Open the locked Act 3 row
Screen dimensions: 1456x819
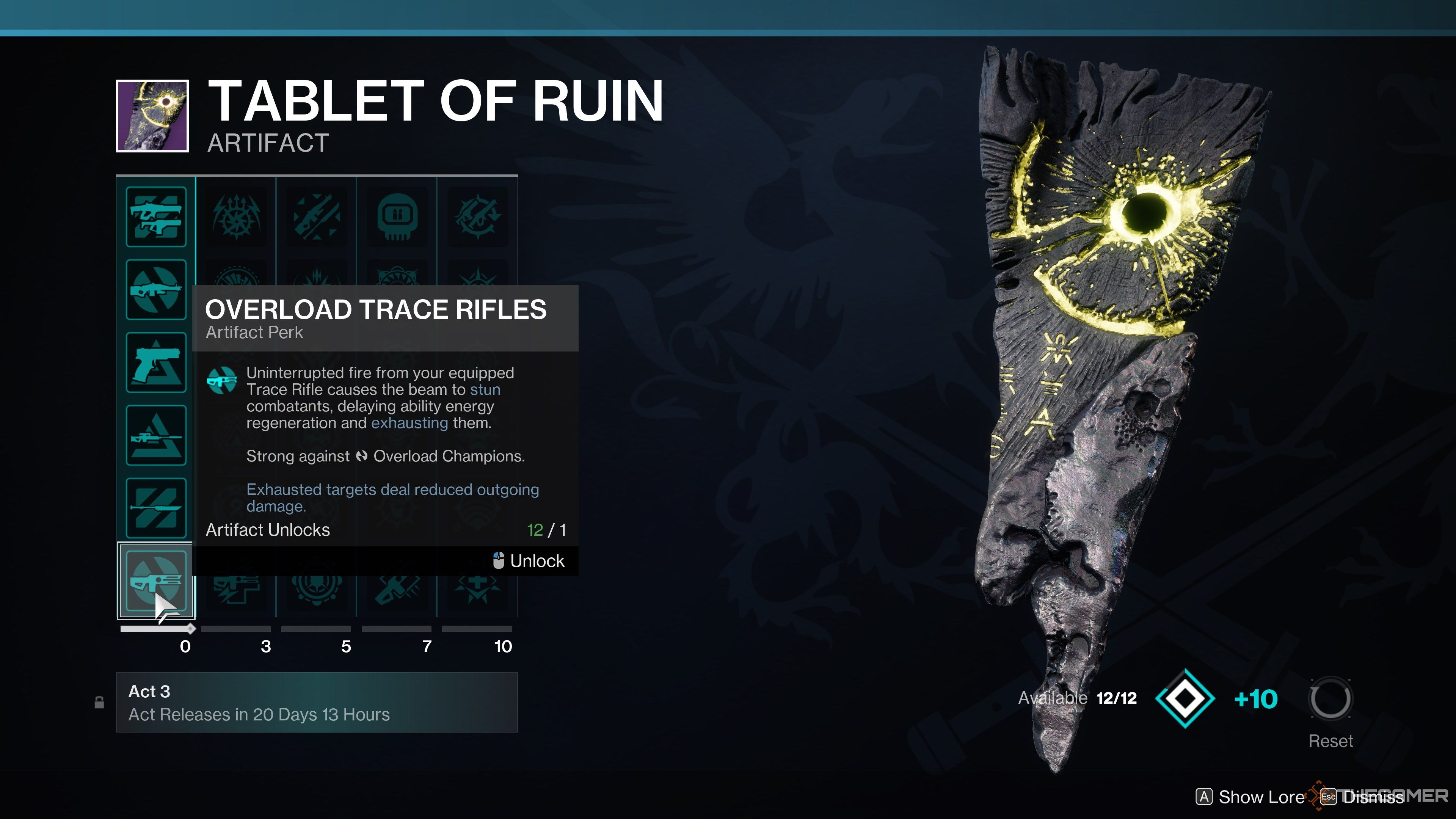point(317,702)
